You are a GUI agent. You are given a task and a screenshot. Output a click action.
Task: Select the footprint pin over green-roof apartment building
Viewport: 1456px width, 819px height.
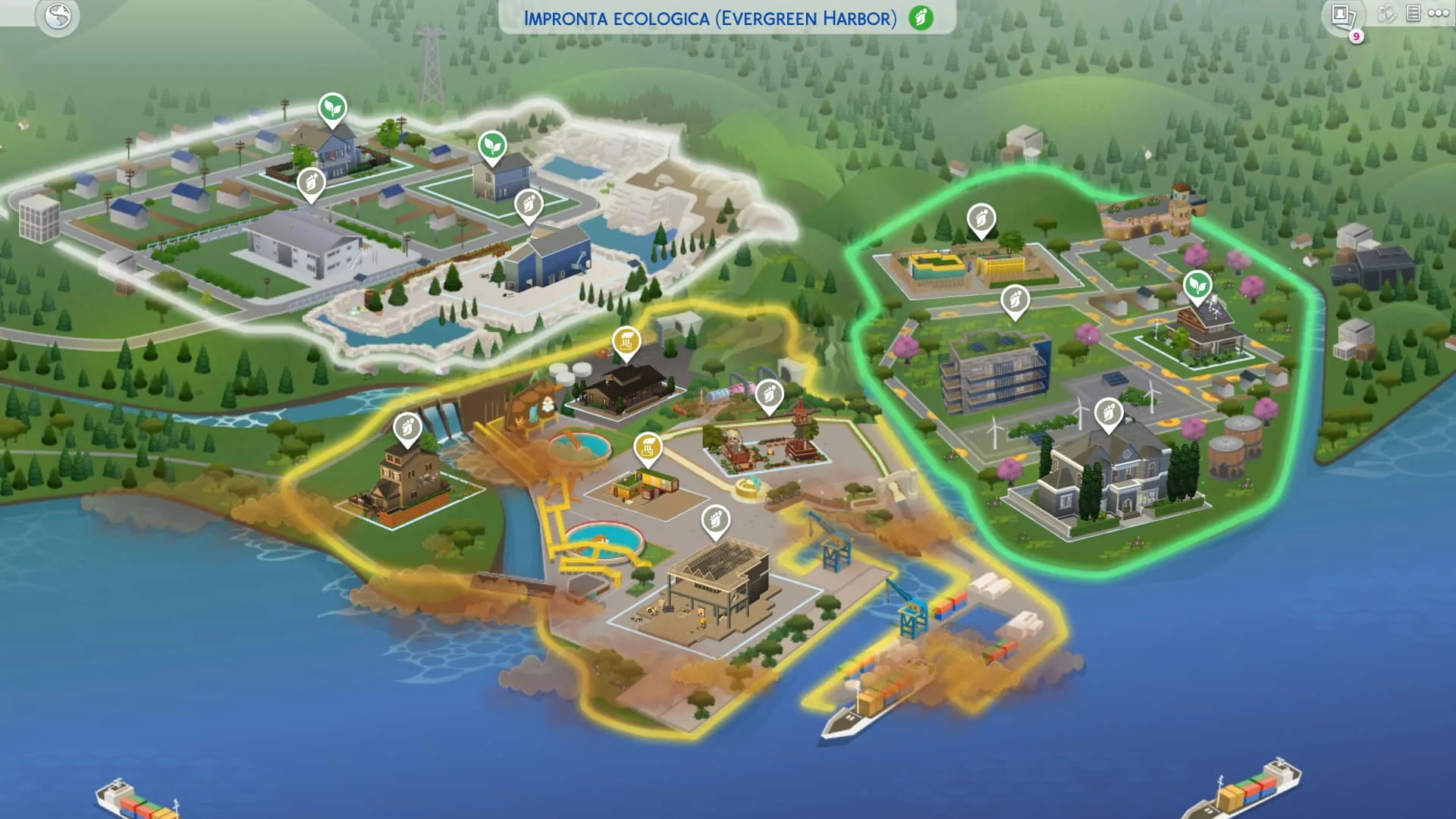click(1015, 300)
